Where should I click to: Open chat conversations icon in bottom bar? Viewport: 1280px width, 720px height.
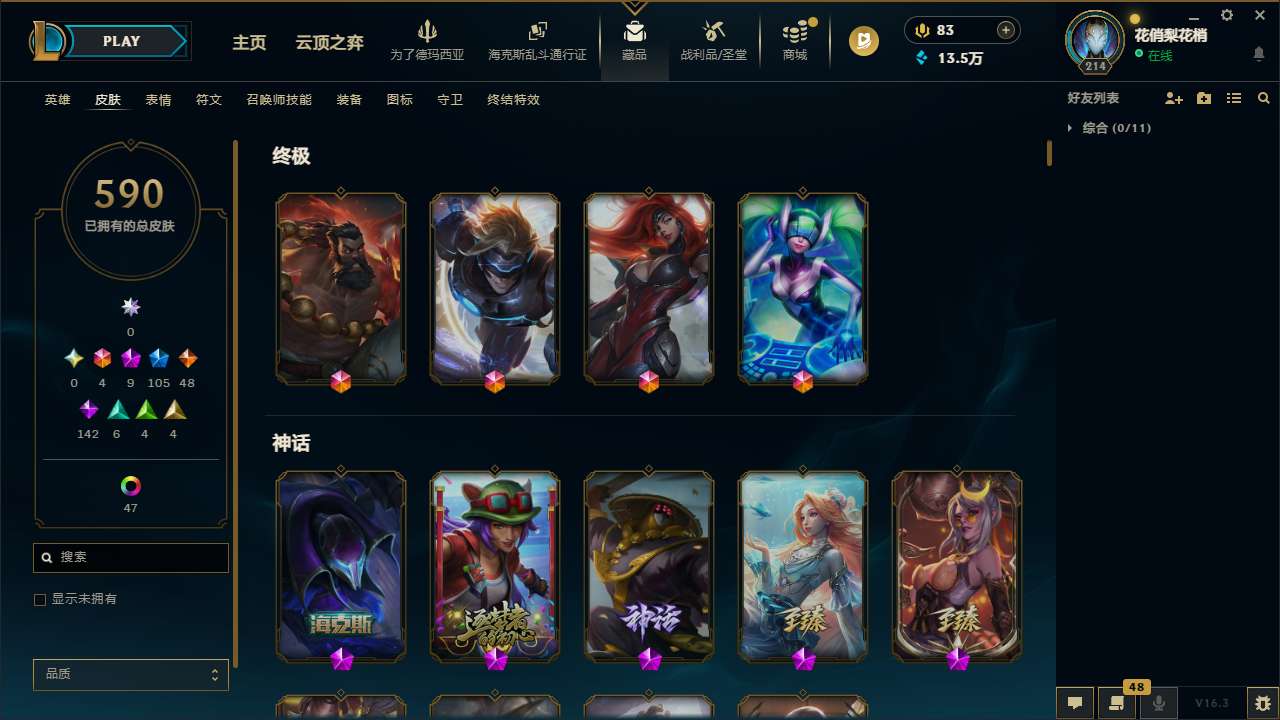(x=1074, y=703)
